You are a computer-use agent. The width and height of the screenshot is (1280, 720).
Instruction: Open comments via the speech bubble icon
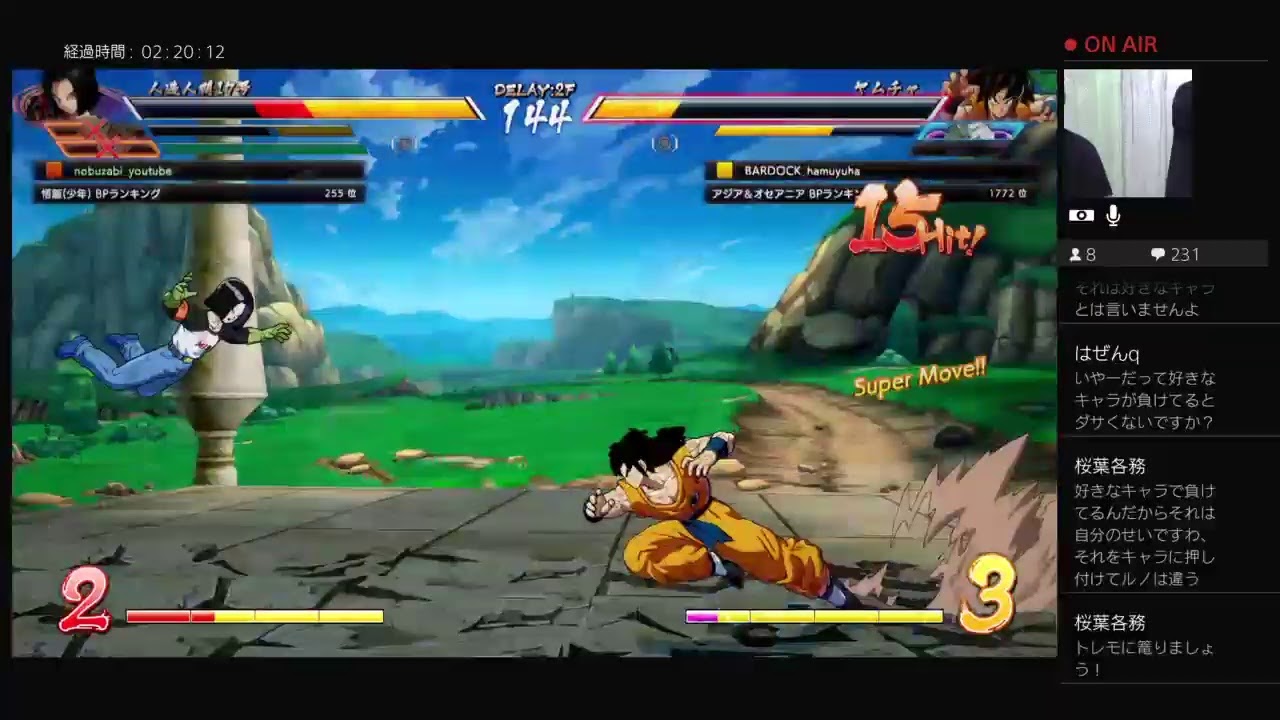point(1157,254)
